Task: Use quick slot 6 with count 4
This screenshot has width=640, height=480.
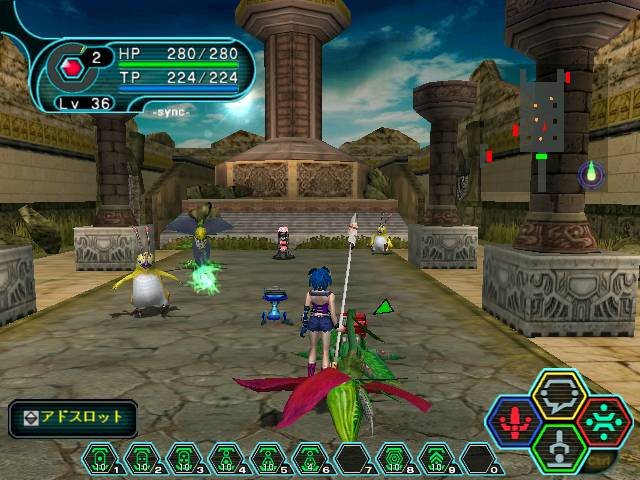Action: tap(308, 459)
